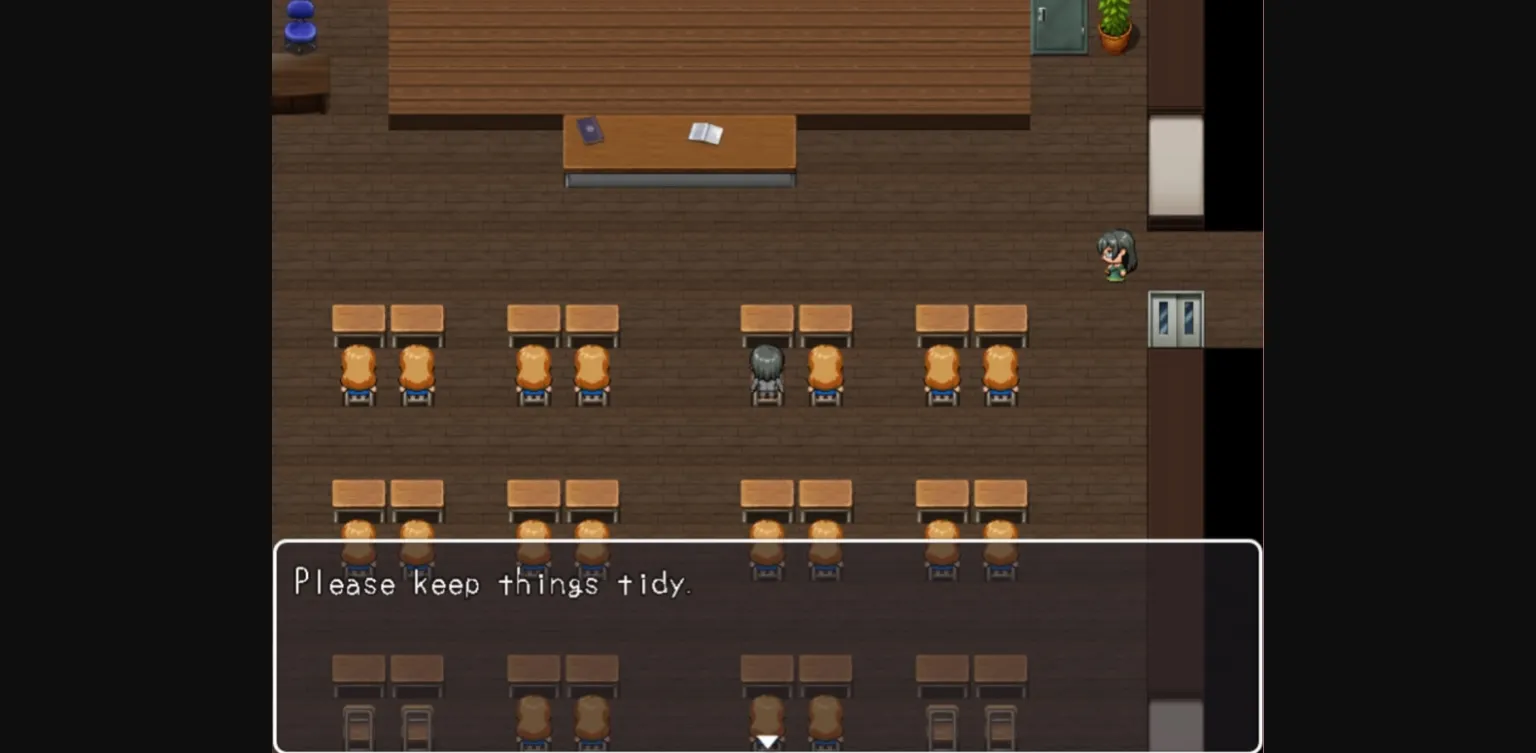The width and height of the screenshot is (1536, 753).
Task: Click the dialogue box border frame
Action: 767,545
